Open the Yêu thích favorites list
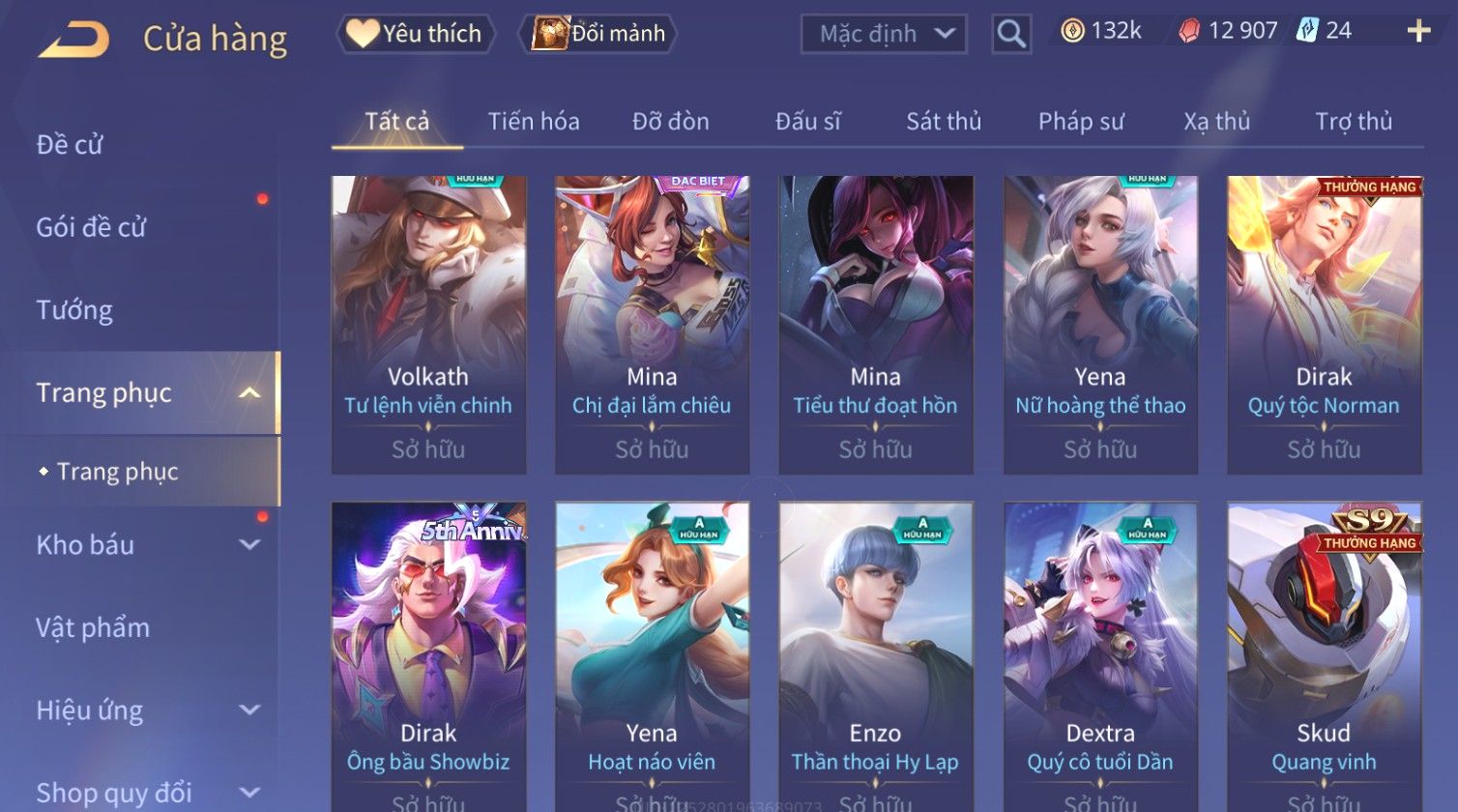 coord(416,34)
